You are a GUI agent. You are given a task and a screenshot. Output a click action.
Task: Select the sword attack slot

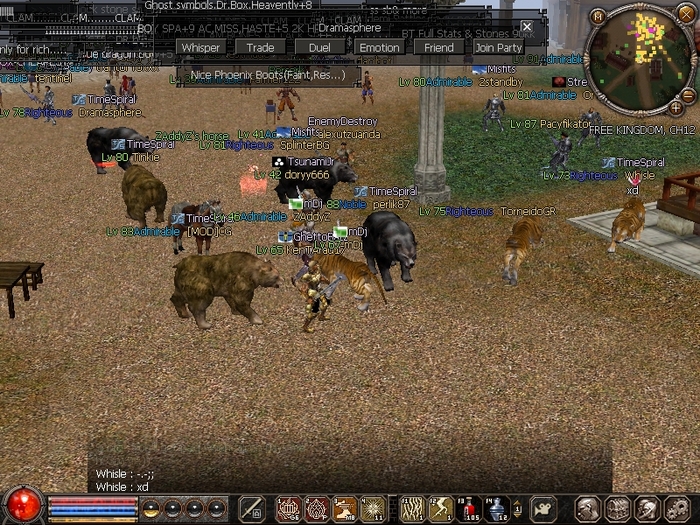pyautogui.click(x=251, y=509)
